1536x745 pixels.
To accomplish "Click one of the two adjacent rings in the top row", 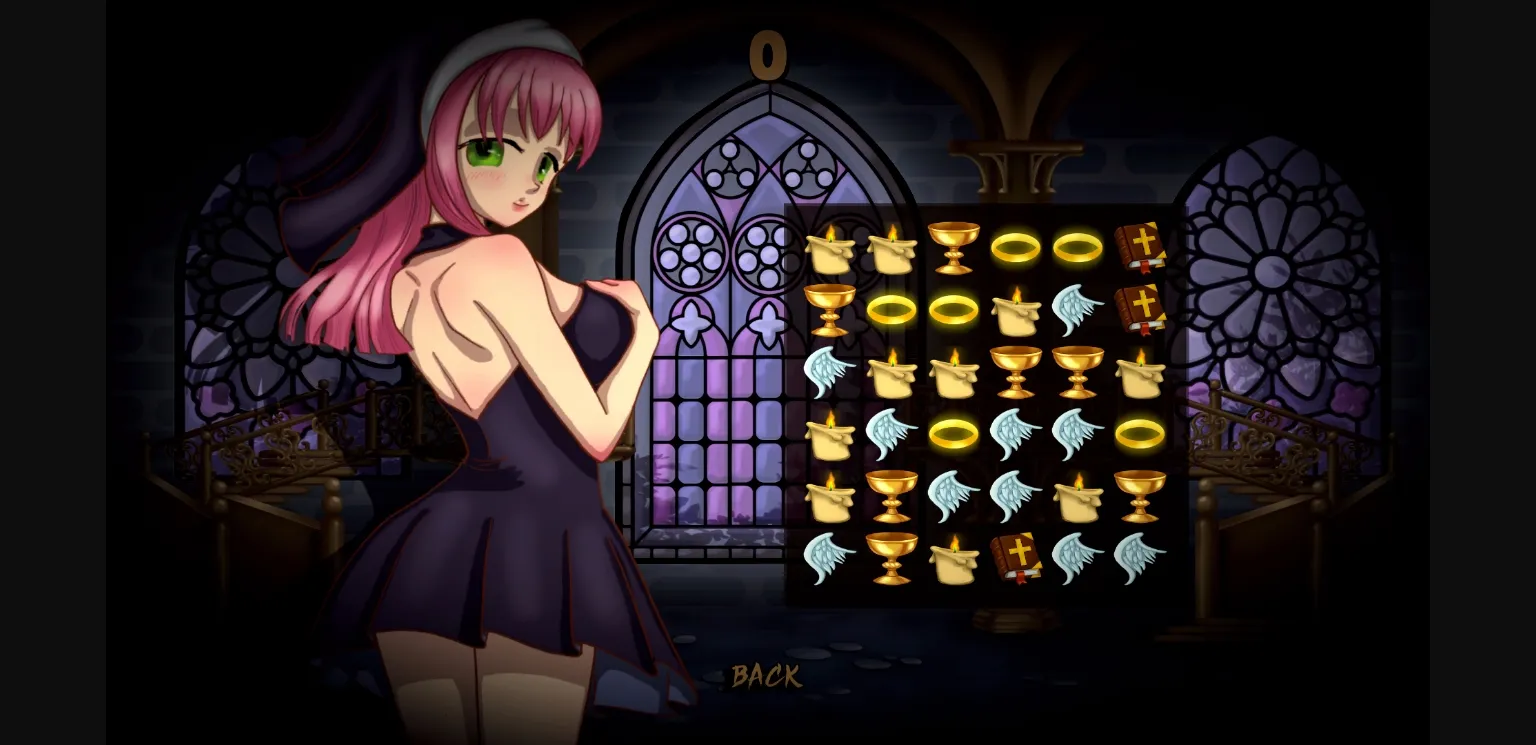I will (x=1017, y=248).
